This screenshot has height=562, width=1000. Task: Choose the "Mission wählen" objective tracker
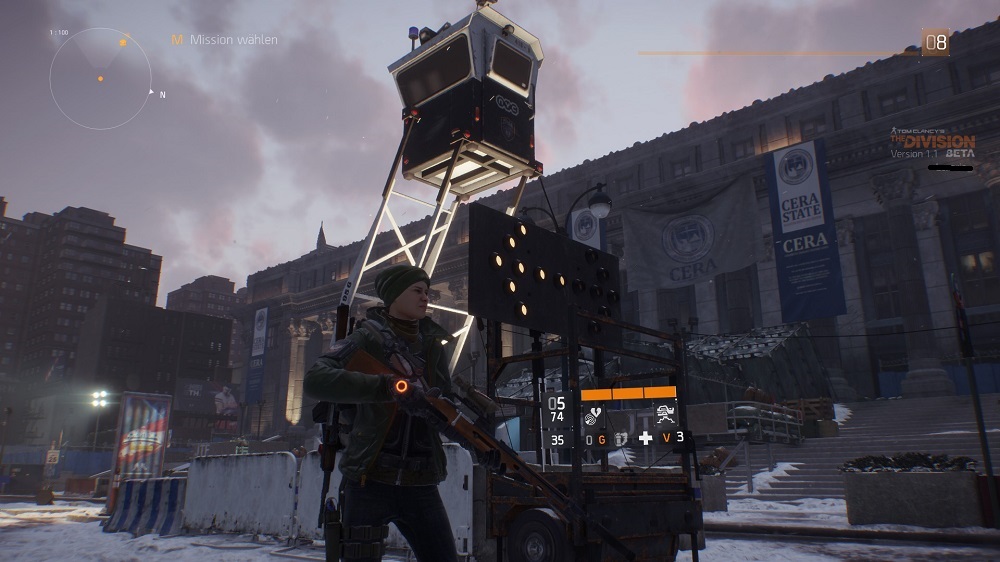(224, 40)
